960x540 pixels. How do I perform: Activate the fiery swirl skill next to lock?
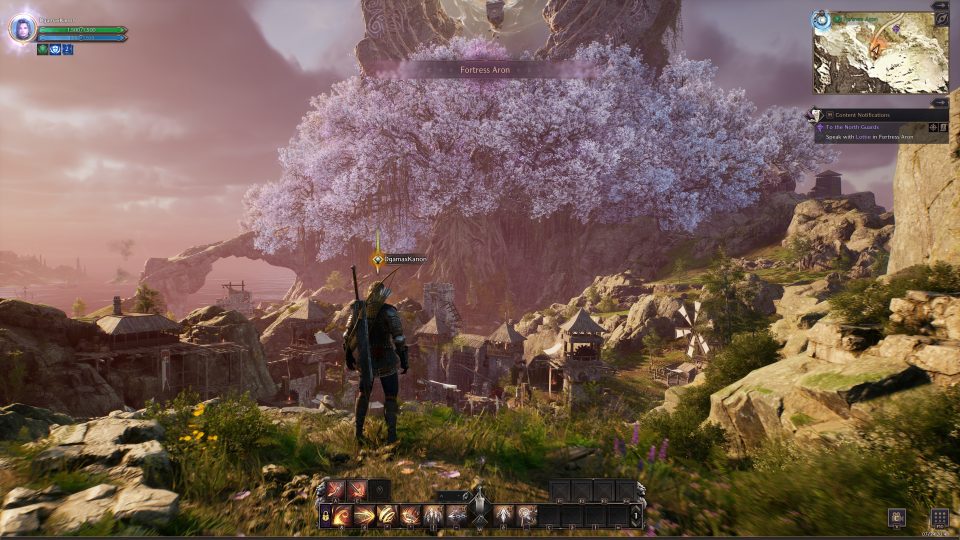[x=344, y=516]
